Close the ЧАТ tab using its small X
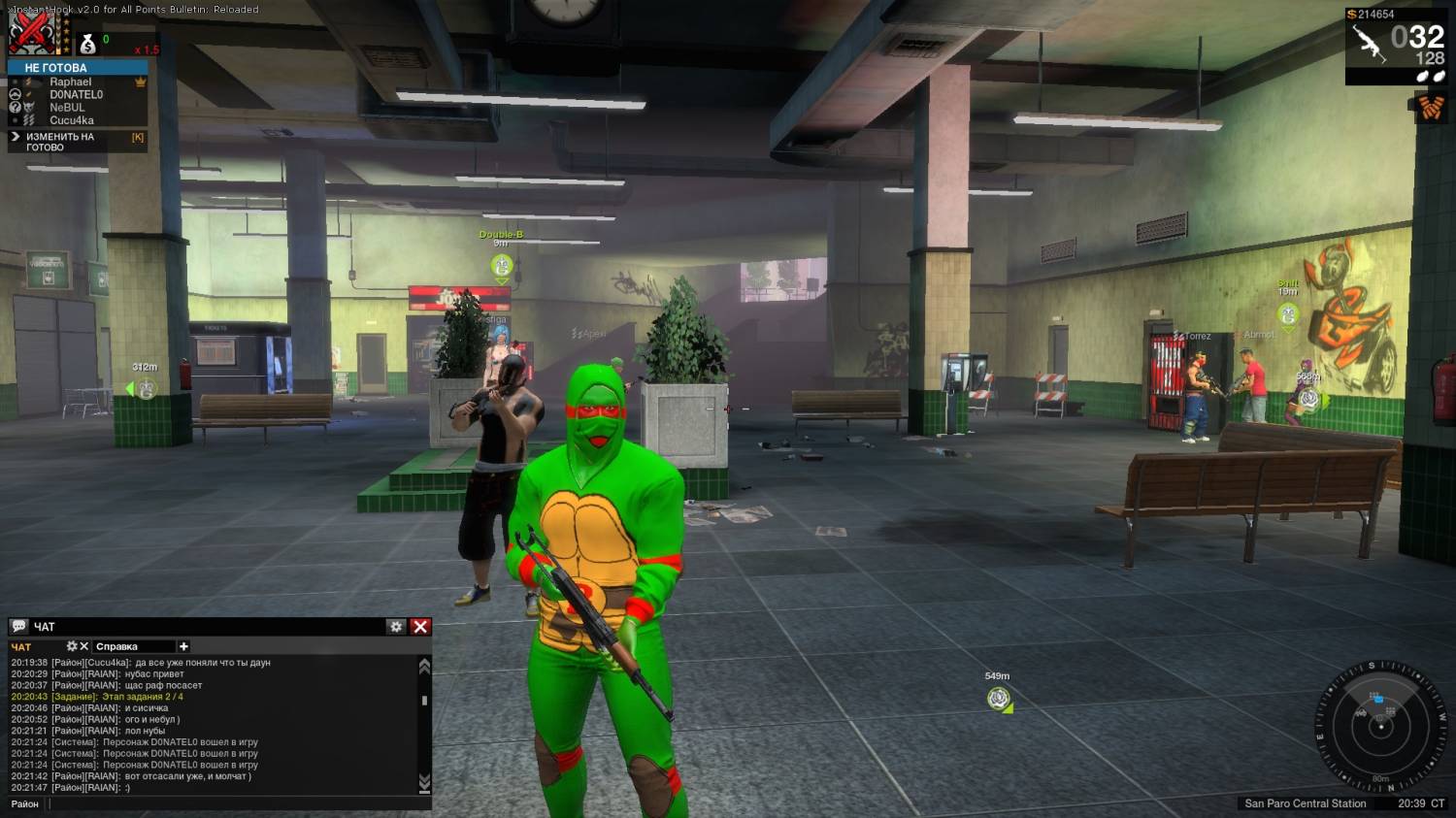 (84, 646)
